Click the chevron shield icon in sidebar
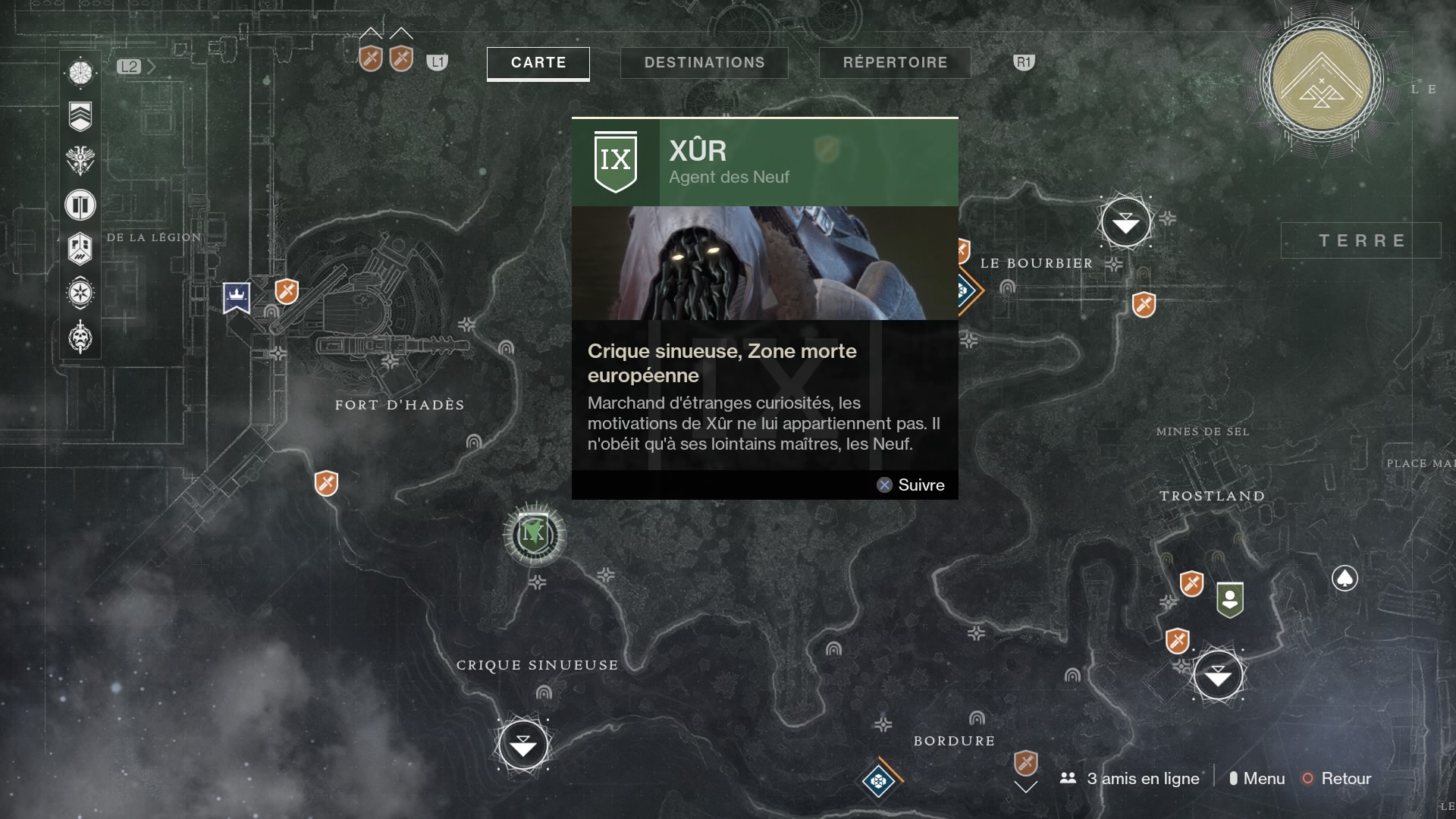This screenshot has height=819, width=1456. point(80,116)
